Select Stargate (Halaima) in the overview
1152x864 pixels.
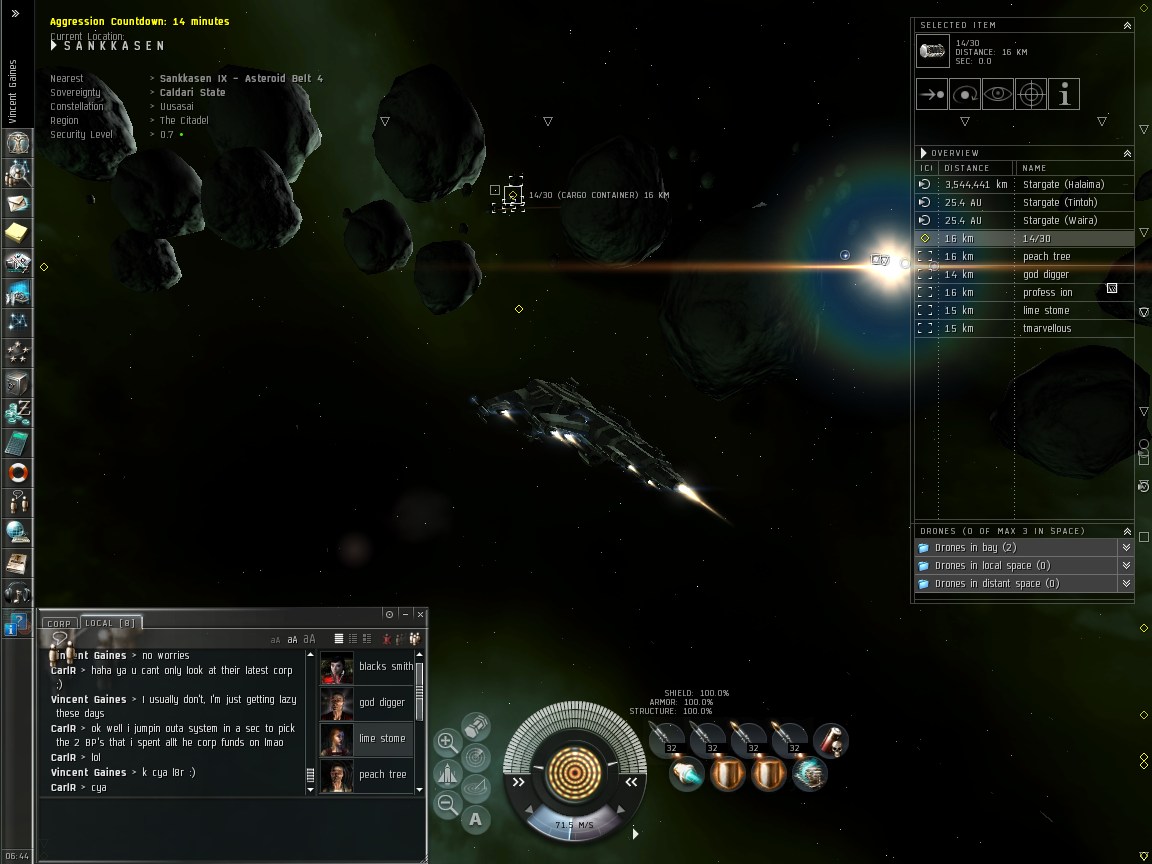1063,184
